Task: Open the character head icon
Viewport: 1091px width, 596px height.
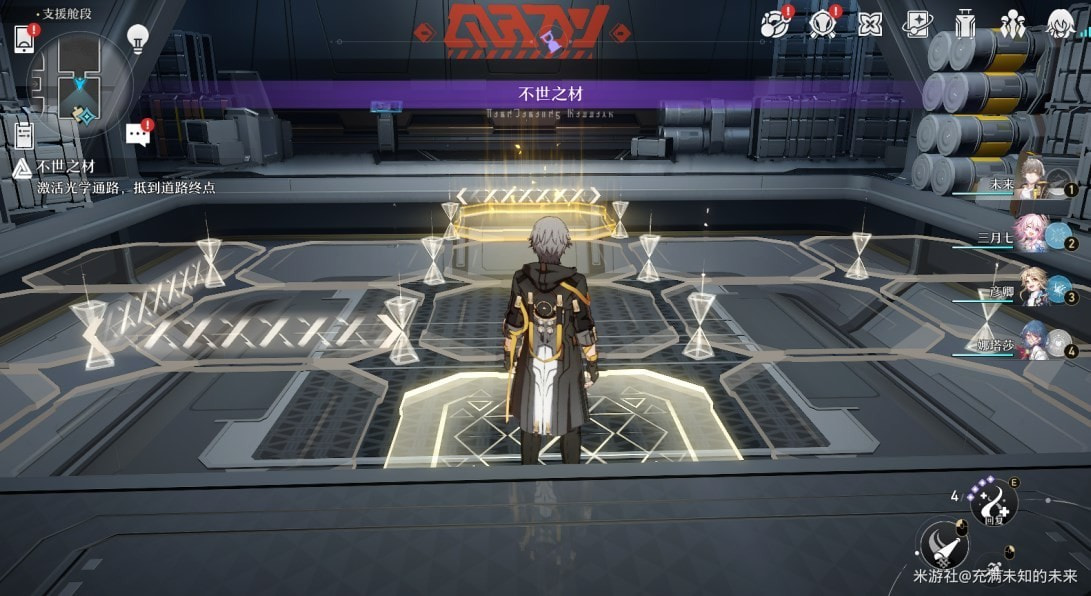Action: click(1060, 24)
